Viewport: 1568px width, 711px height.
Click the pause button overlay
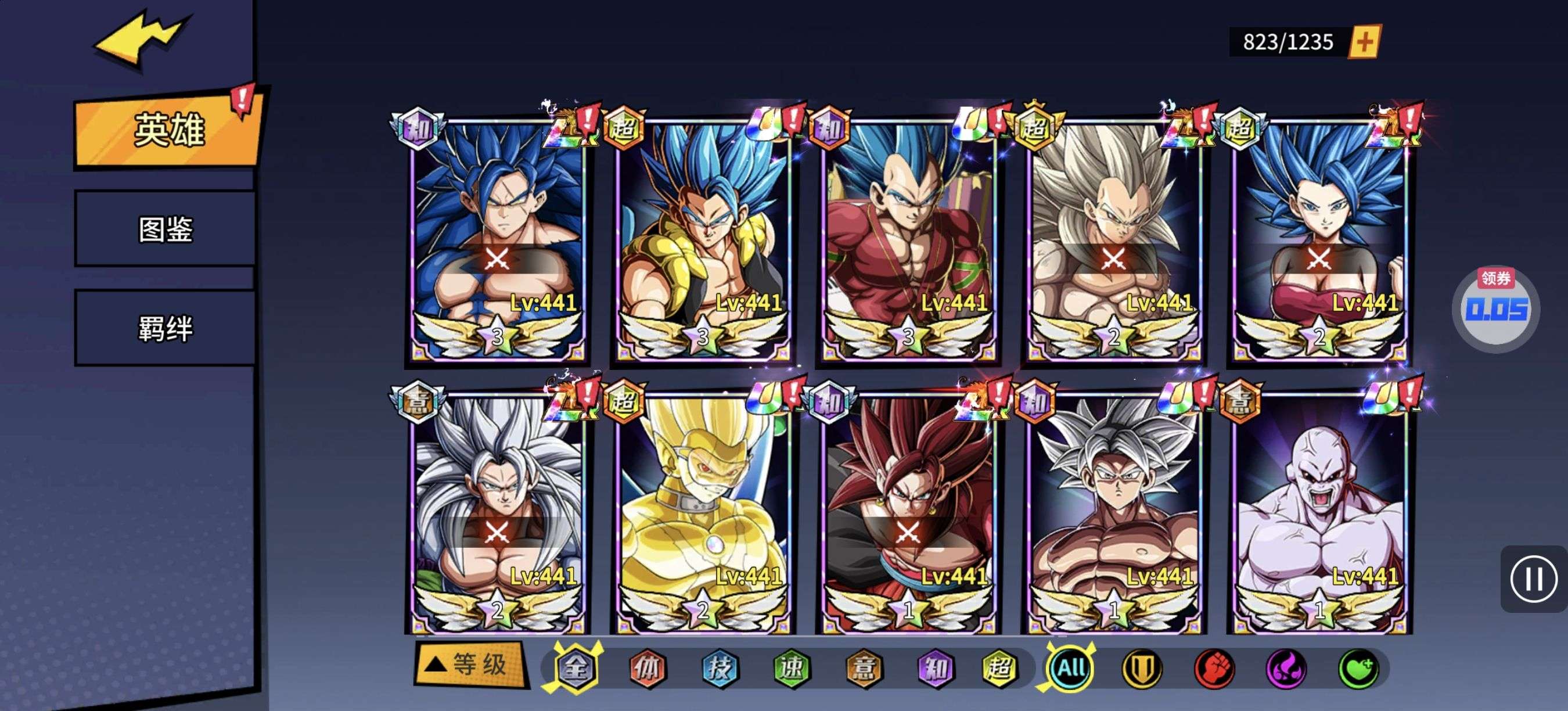point(1533,579)
